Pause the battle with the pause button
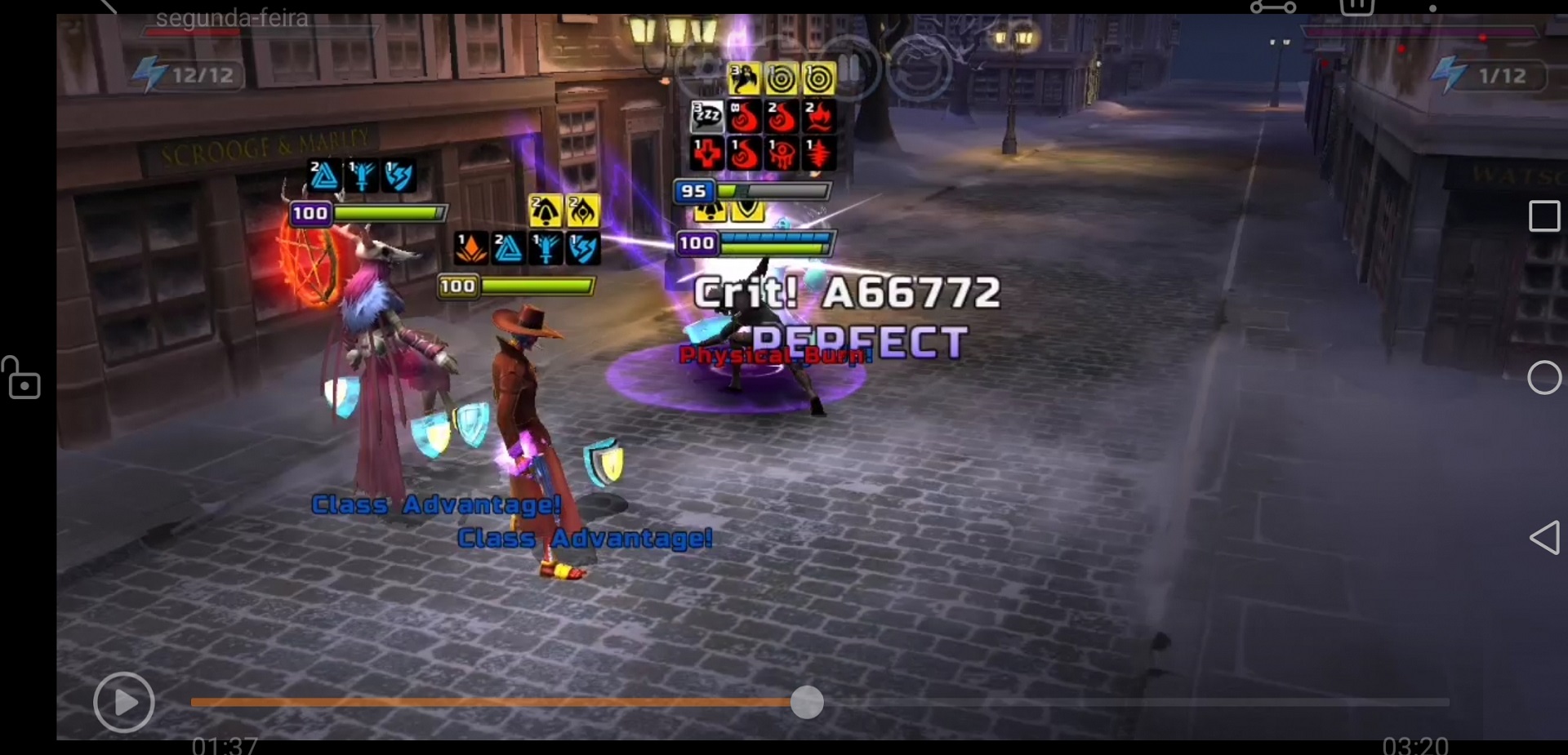This screenshot has height=755, width=1568. point(849,69)
